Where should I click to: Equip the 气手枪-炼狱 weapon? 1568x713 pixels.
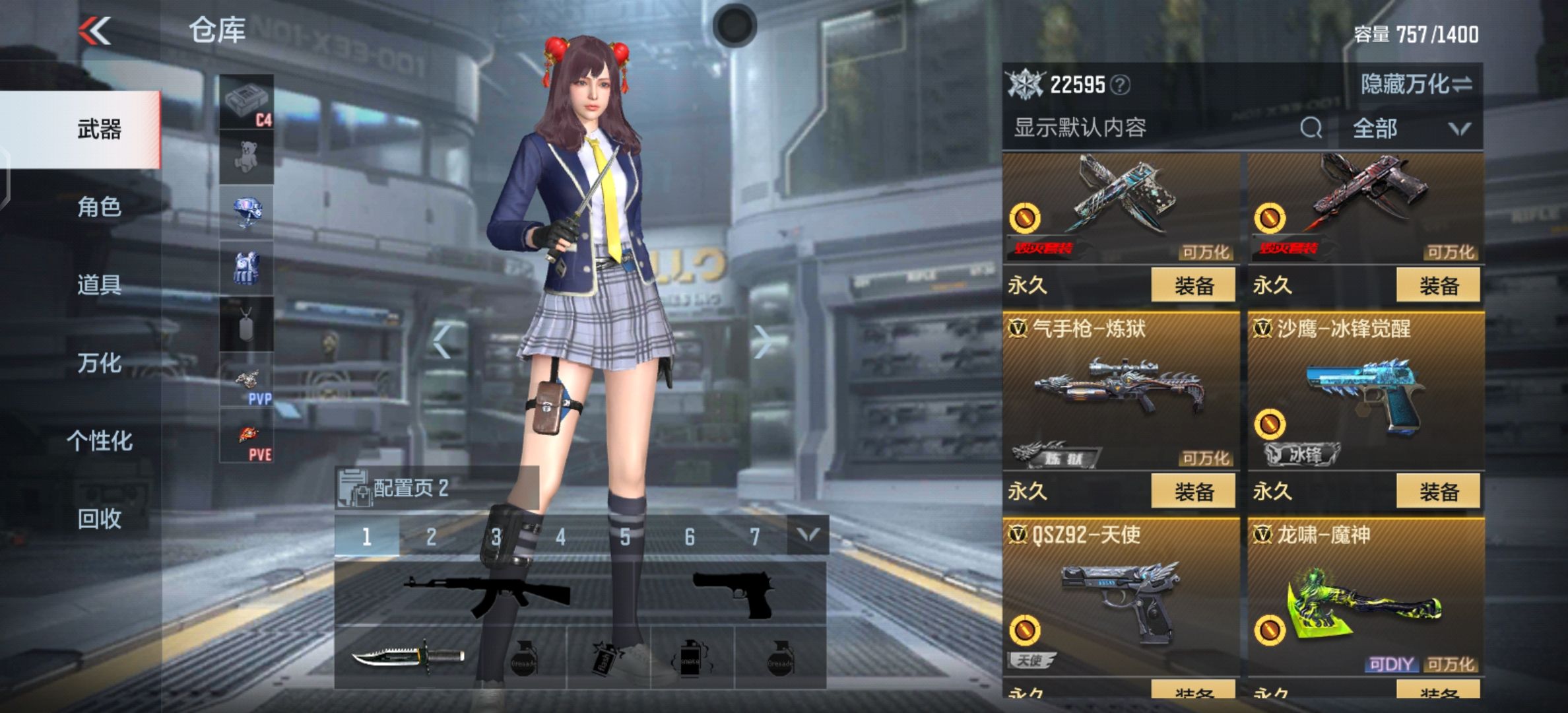pyautogui.click(x=1193, y=492)
